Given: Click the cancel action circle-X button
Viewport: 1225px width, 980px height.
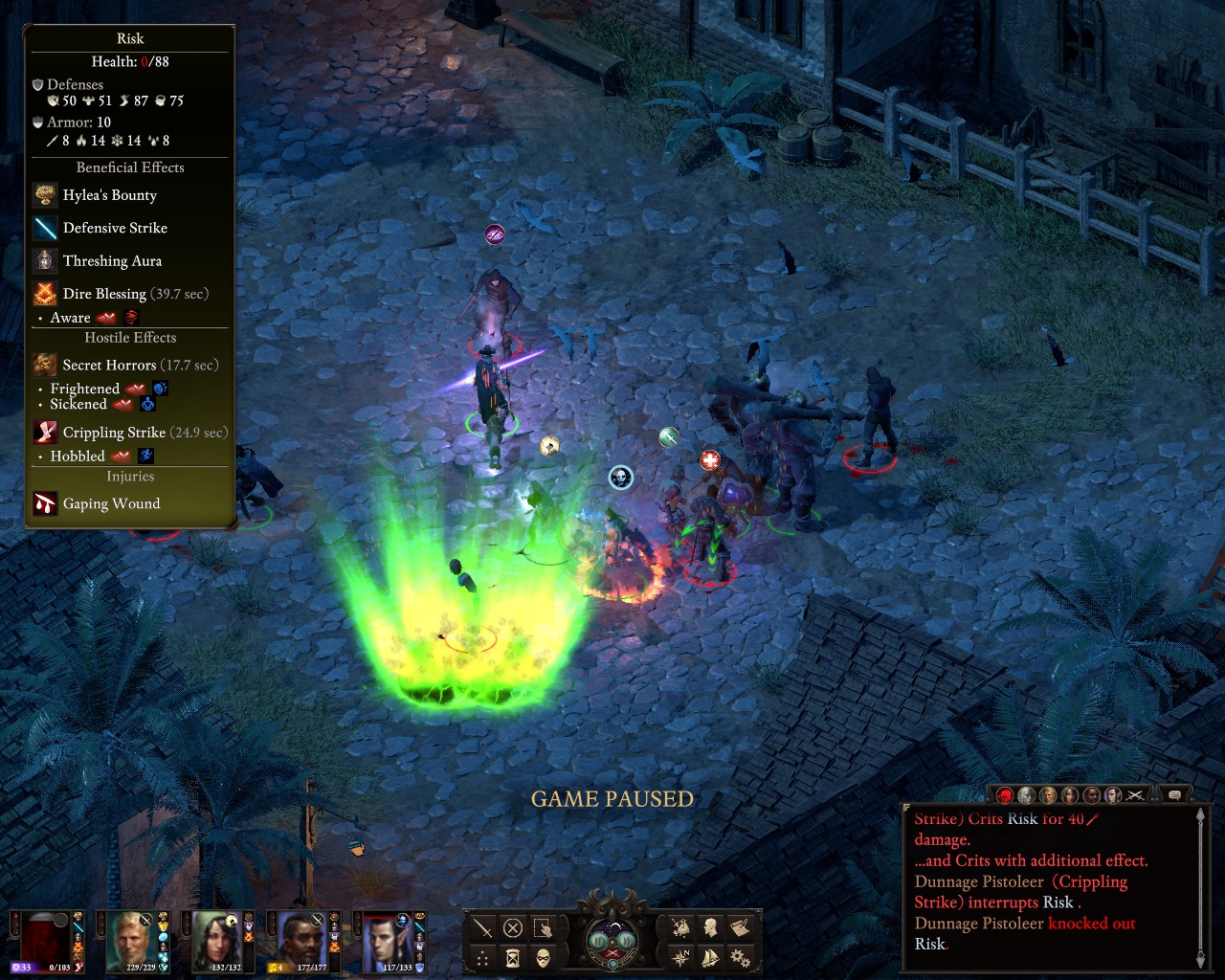Looking at the screenshot, I should pos(513,927).
